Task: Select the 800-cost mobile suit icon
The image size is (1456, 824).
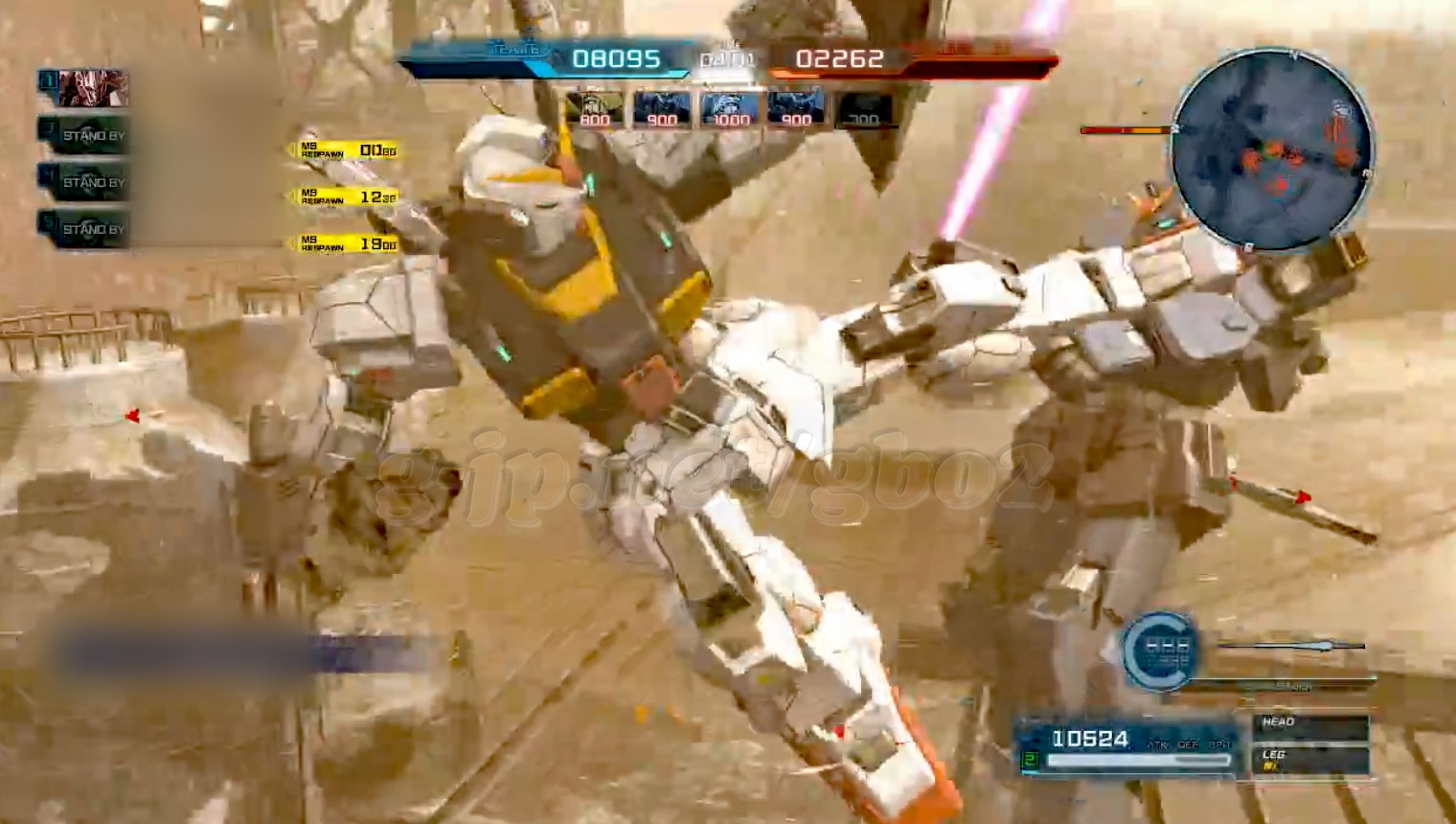Action: pos(595,109)
